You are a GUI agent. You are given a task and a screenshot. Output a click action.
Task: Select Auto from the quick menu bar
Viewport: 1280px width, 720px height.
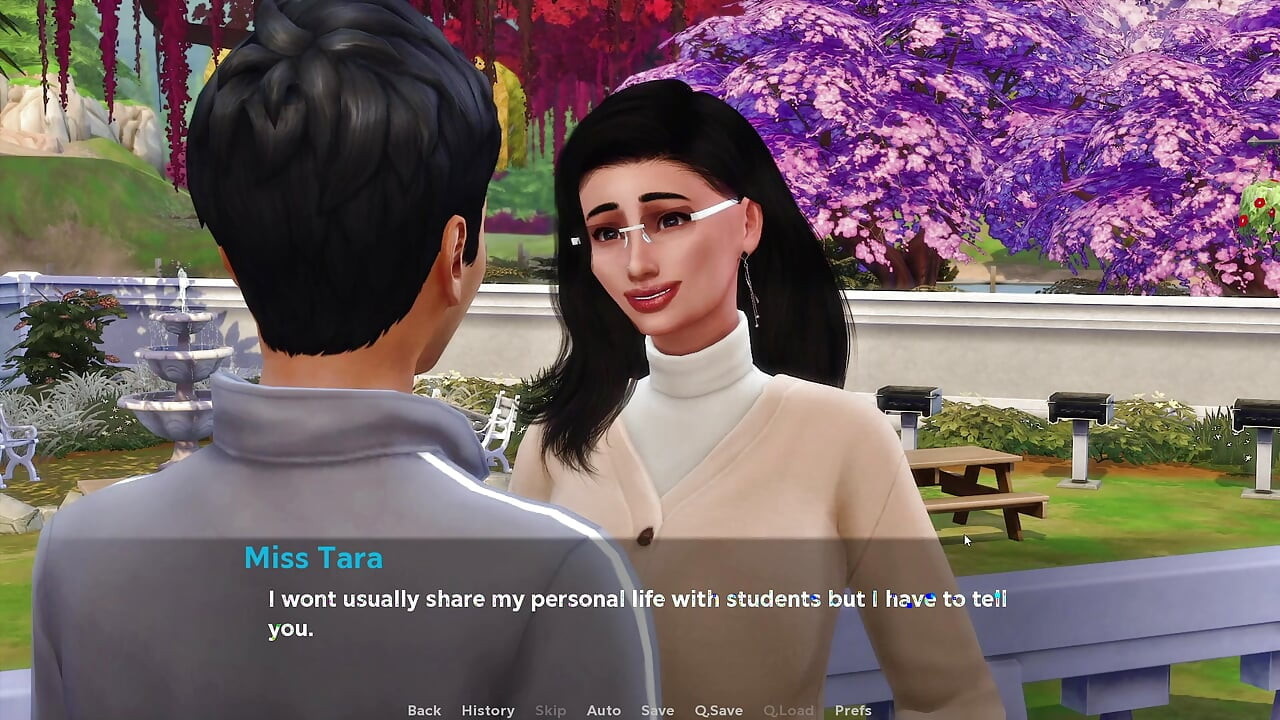[604, 709]
